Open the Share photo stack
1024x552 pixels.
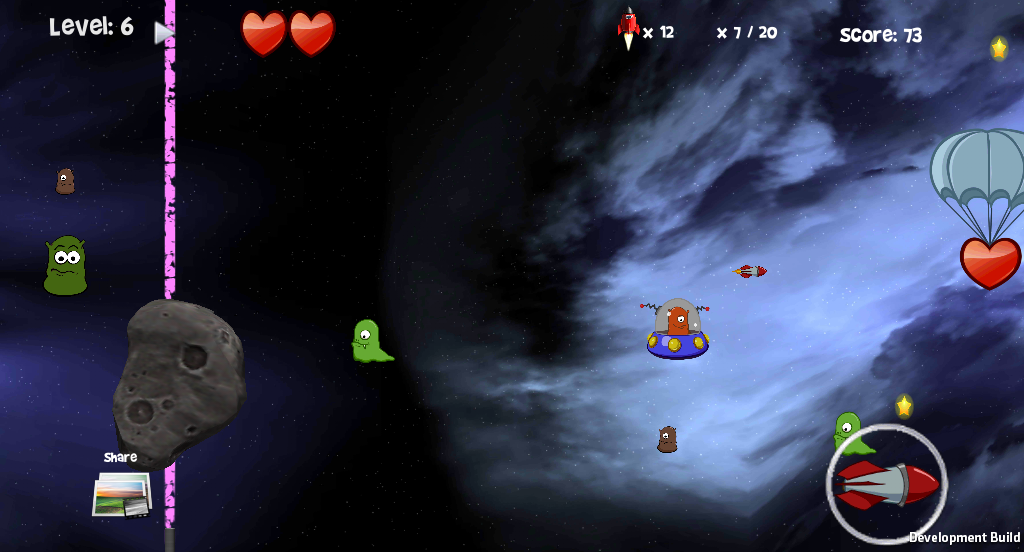point(121,493)
